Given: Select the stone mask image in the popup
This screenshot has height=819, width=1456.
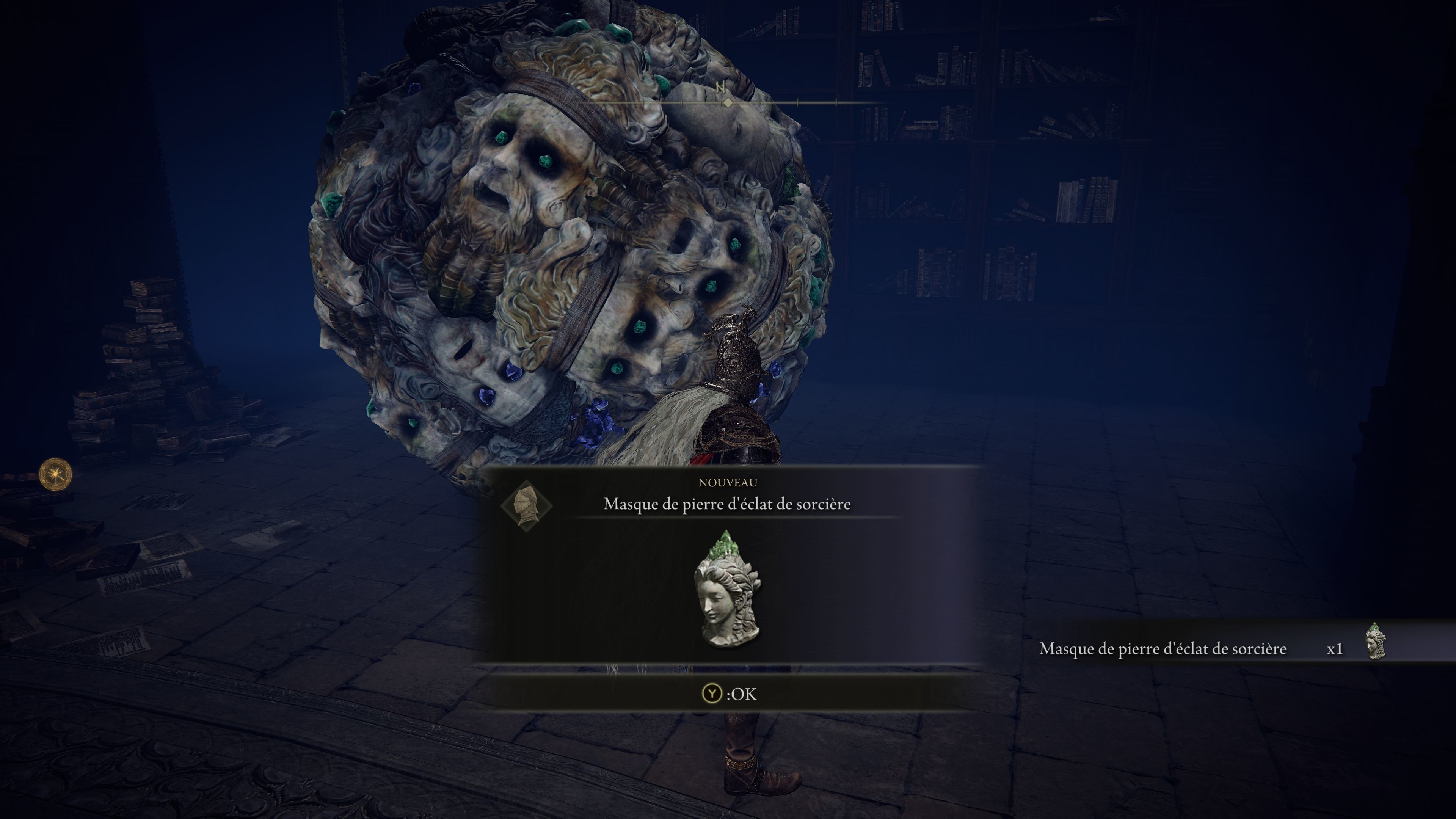Looking at the screenshot, I should pyautogui.click(x=727, y=590).
